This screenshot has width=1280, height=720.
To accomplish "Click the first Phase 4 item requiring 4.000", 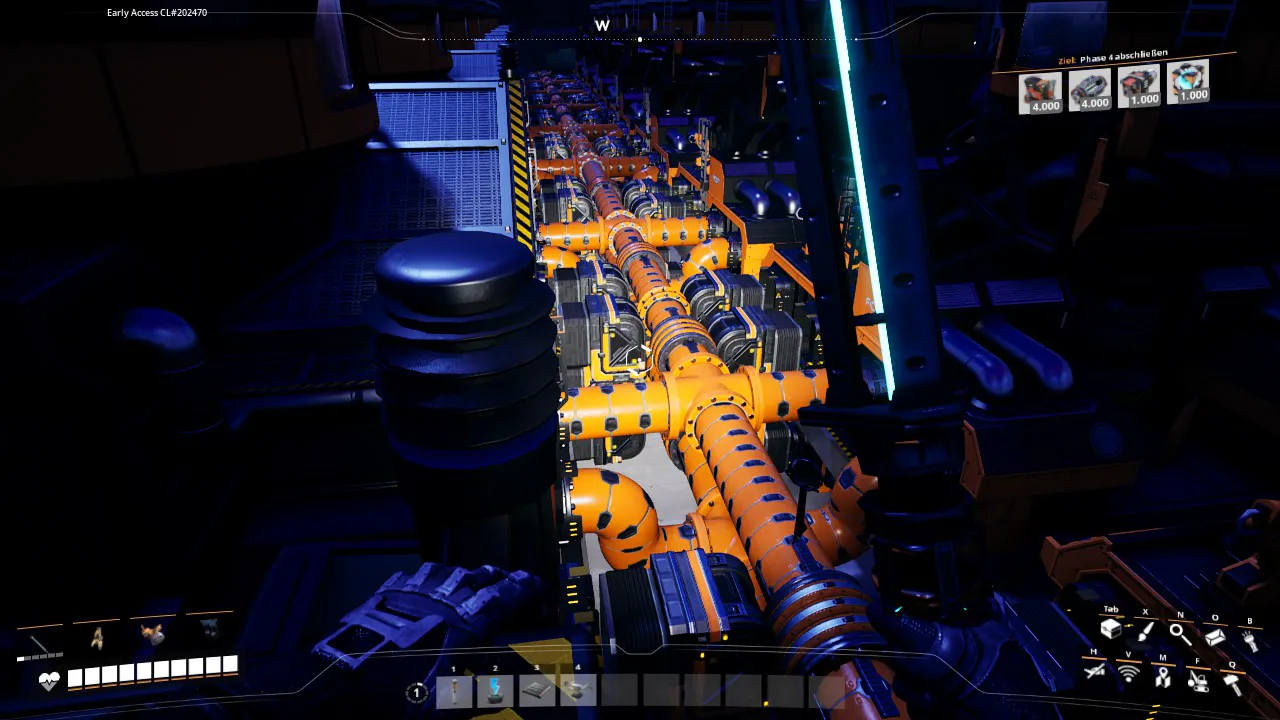I will click(1040, 92).
